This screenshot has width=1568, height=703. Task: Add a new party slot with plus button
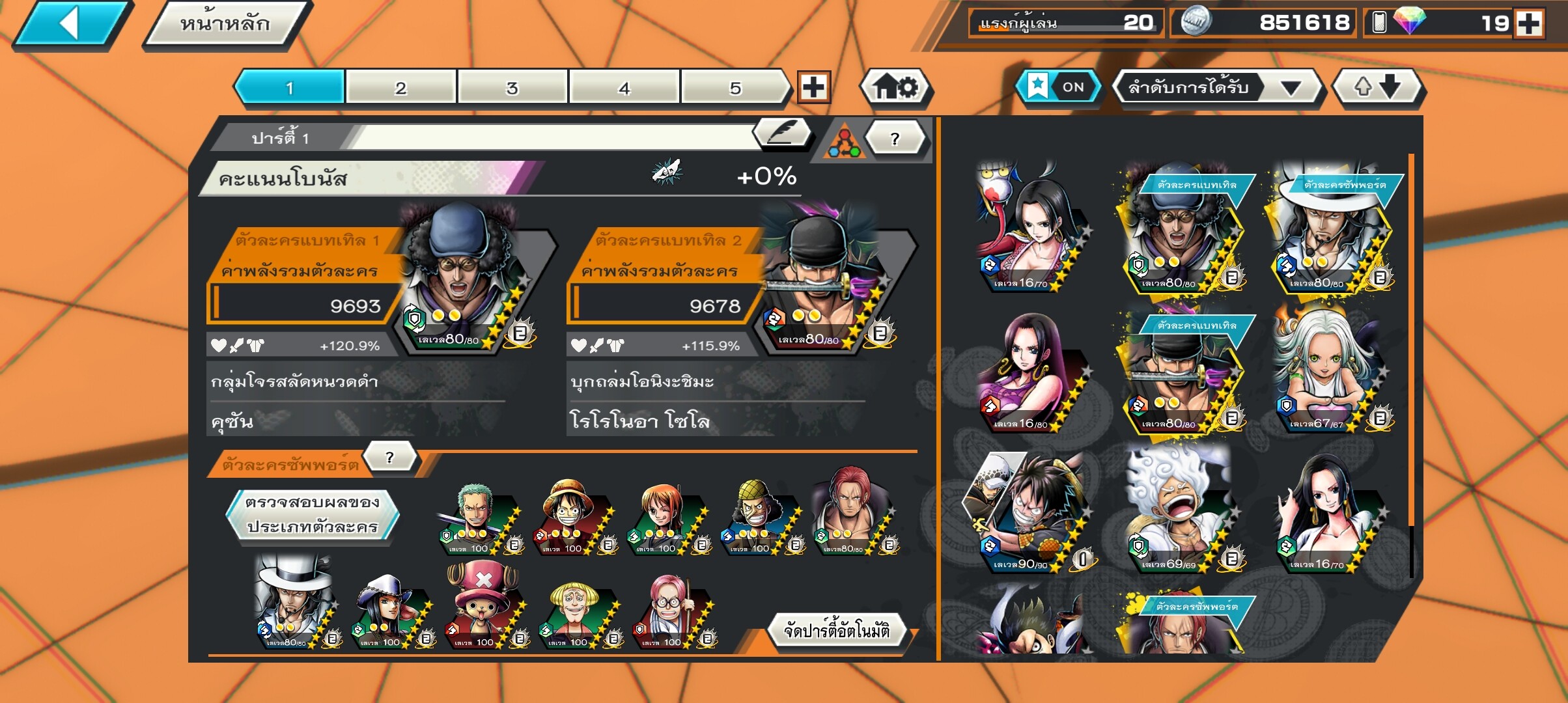814,87
